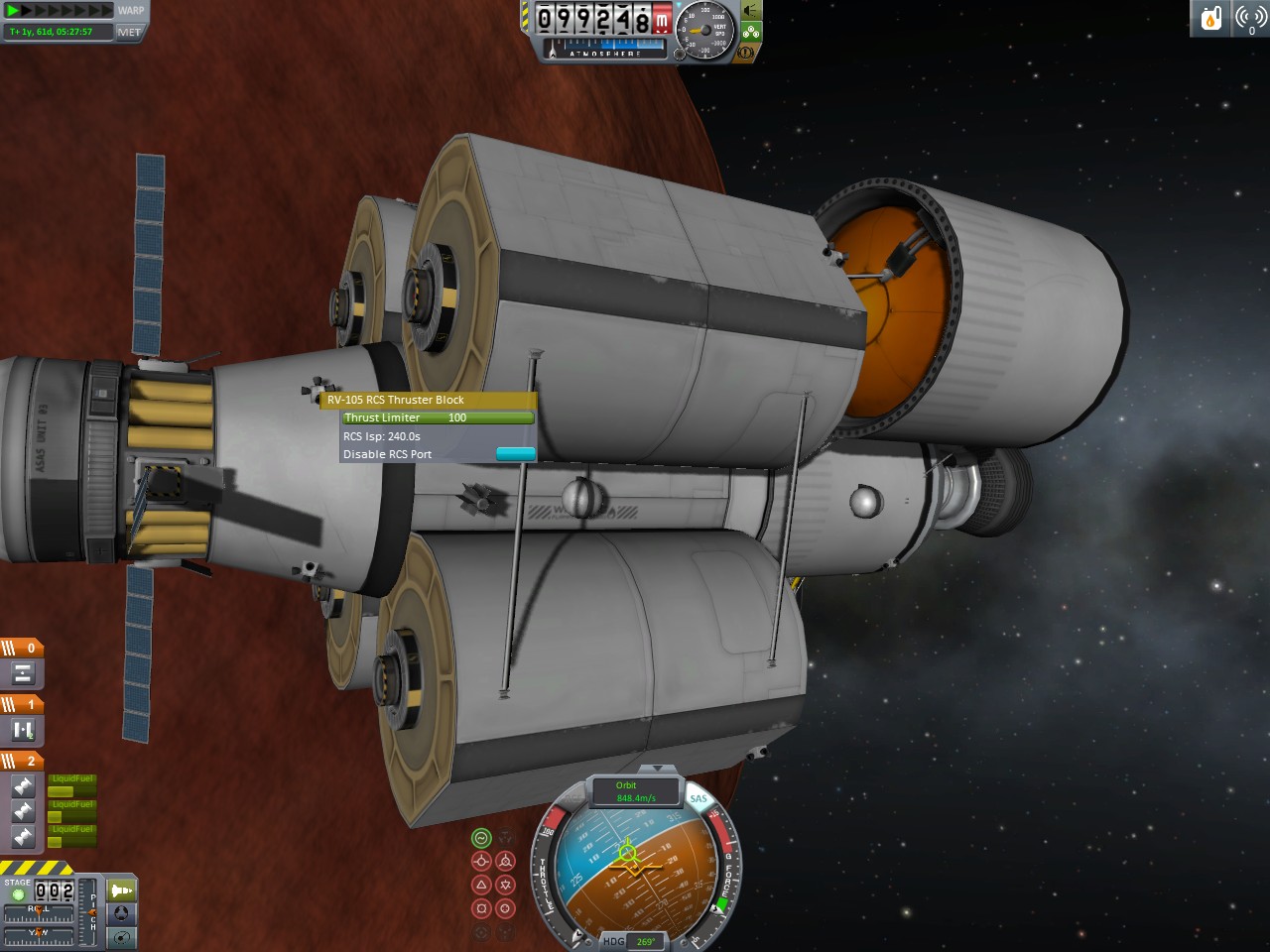Screen dimensions: 1270x952
Task: Disable the RCS port toggle
Action: pyautogui.click(x=515, y=454)
